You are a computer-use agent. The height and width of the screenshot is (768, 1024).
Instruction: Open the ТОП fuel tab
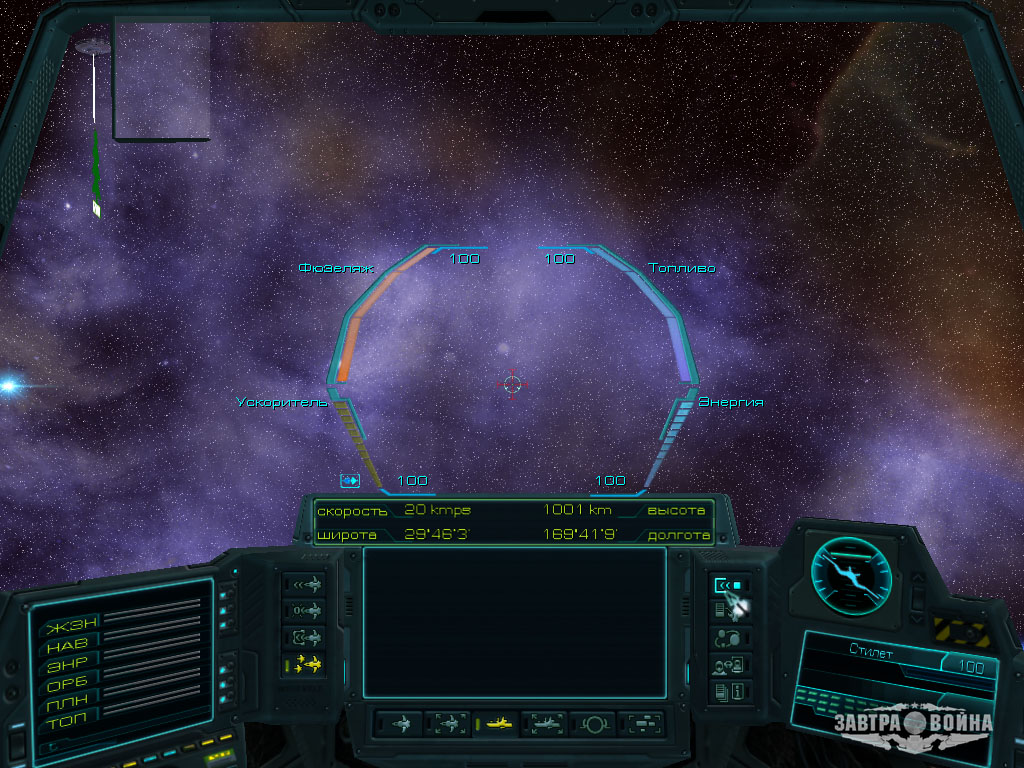(x=68, y=719)
